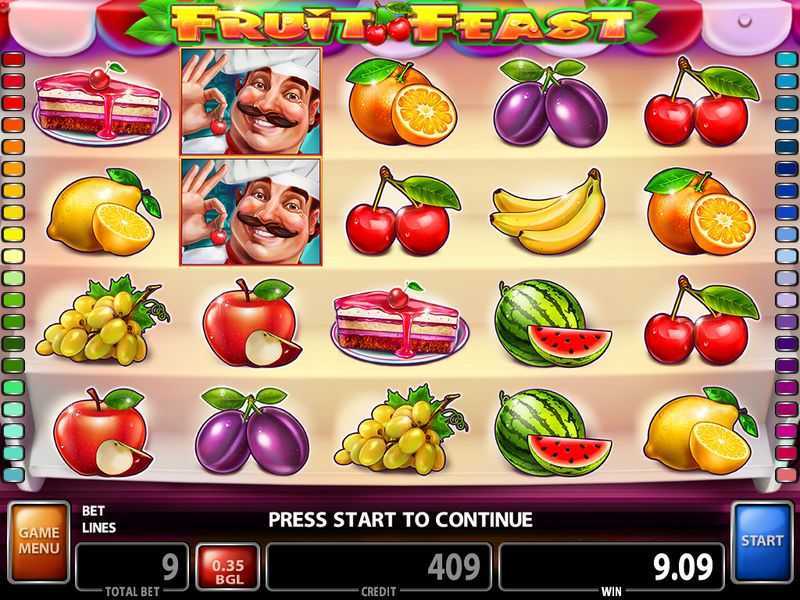Select the 0.35 BGL denomination button

tap(228, 567)
